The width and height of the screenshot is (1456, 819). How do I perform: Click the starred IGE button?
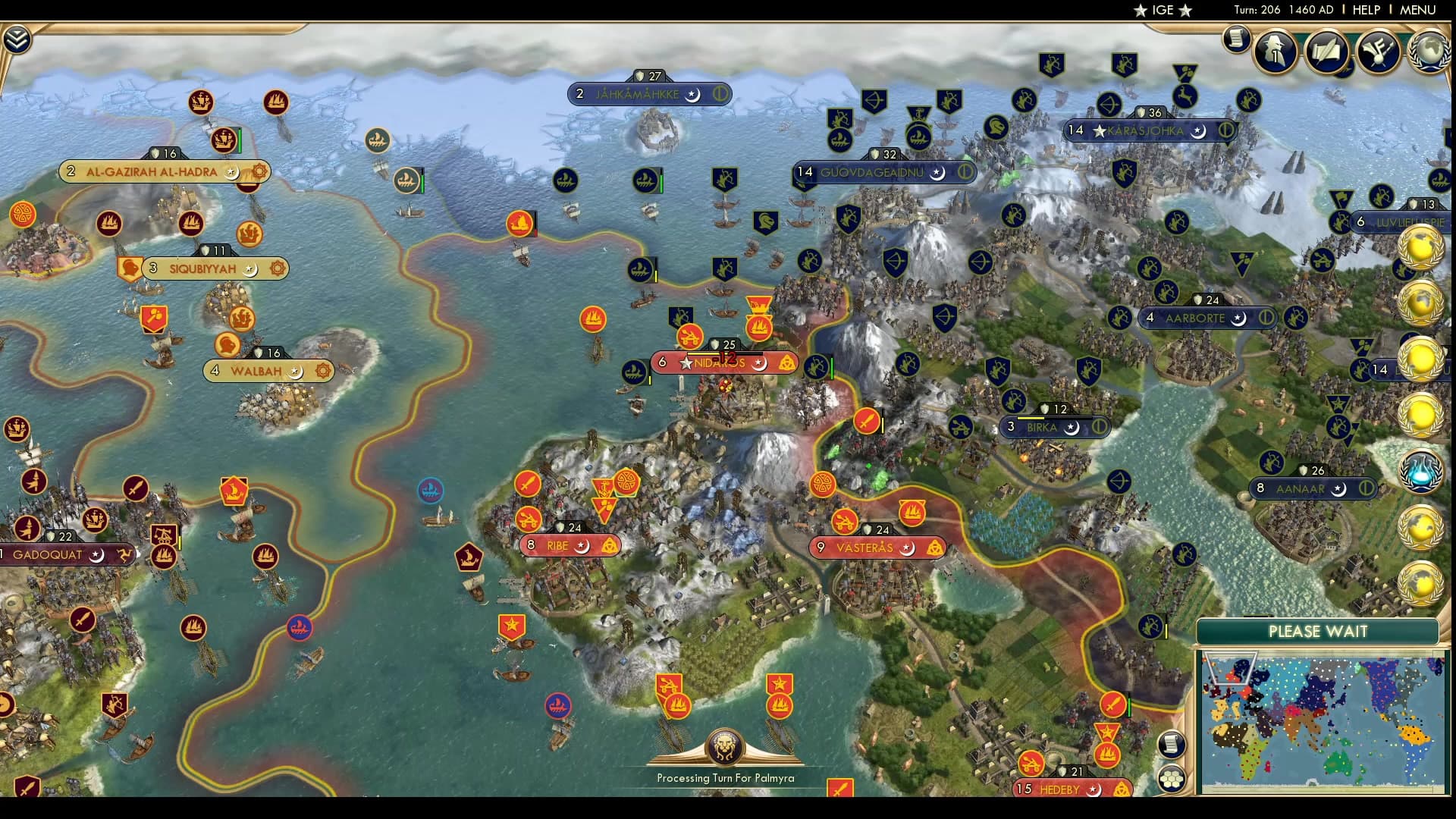[x=1160, y=10]
